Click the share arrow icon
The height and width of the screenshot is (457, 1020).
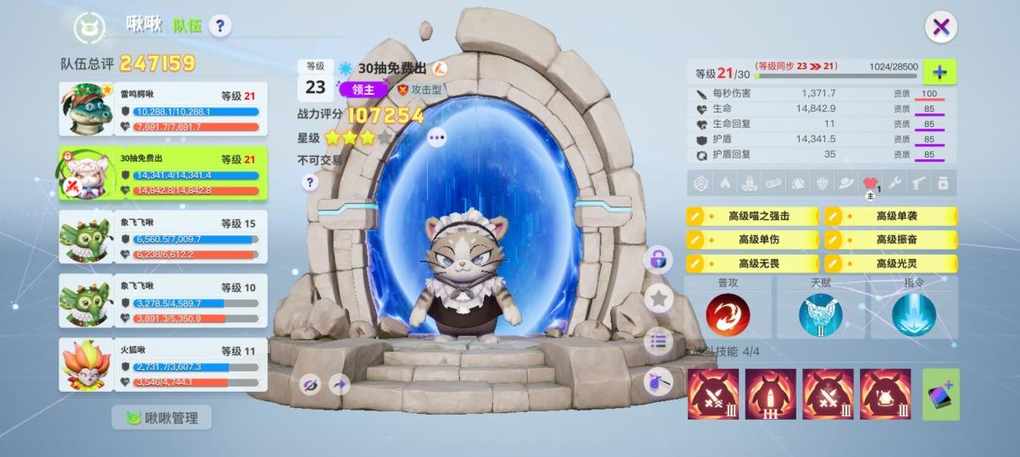click(338, 384)
